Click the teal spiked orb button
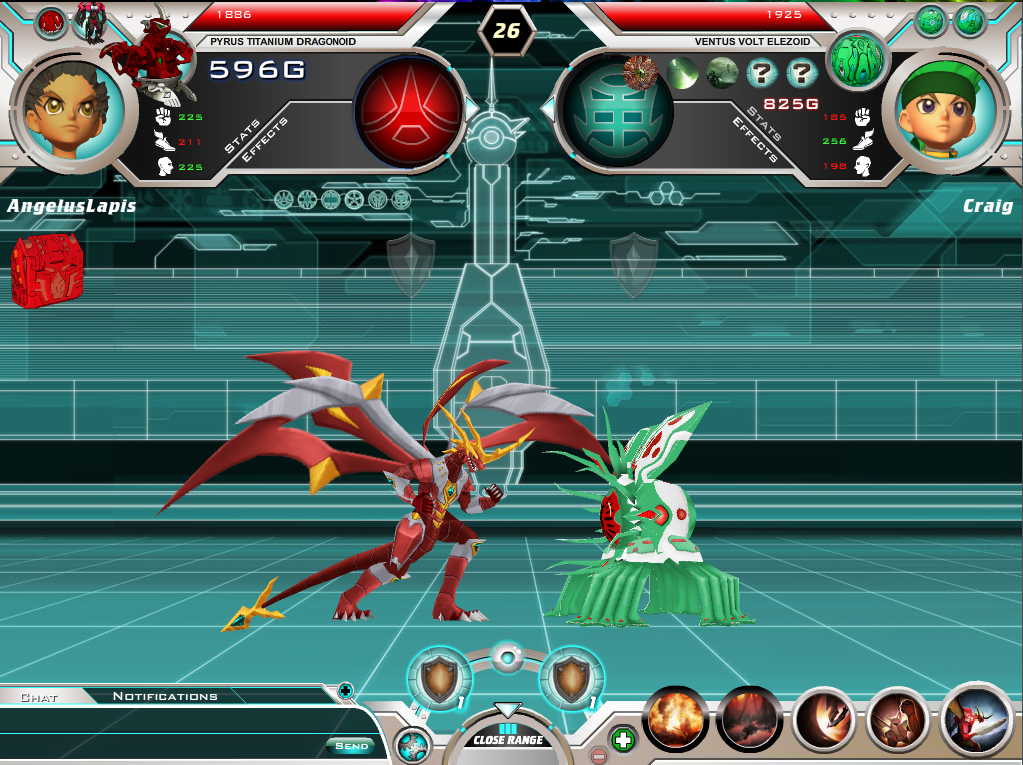1023x765 pixels. point(412,746)
